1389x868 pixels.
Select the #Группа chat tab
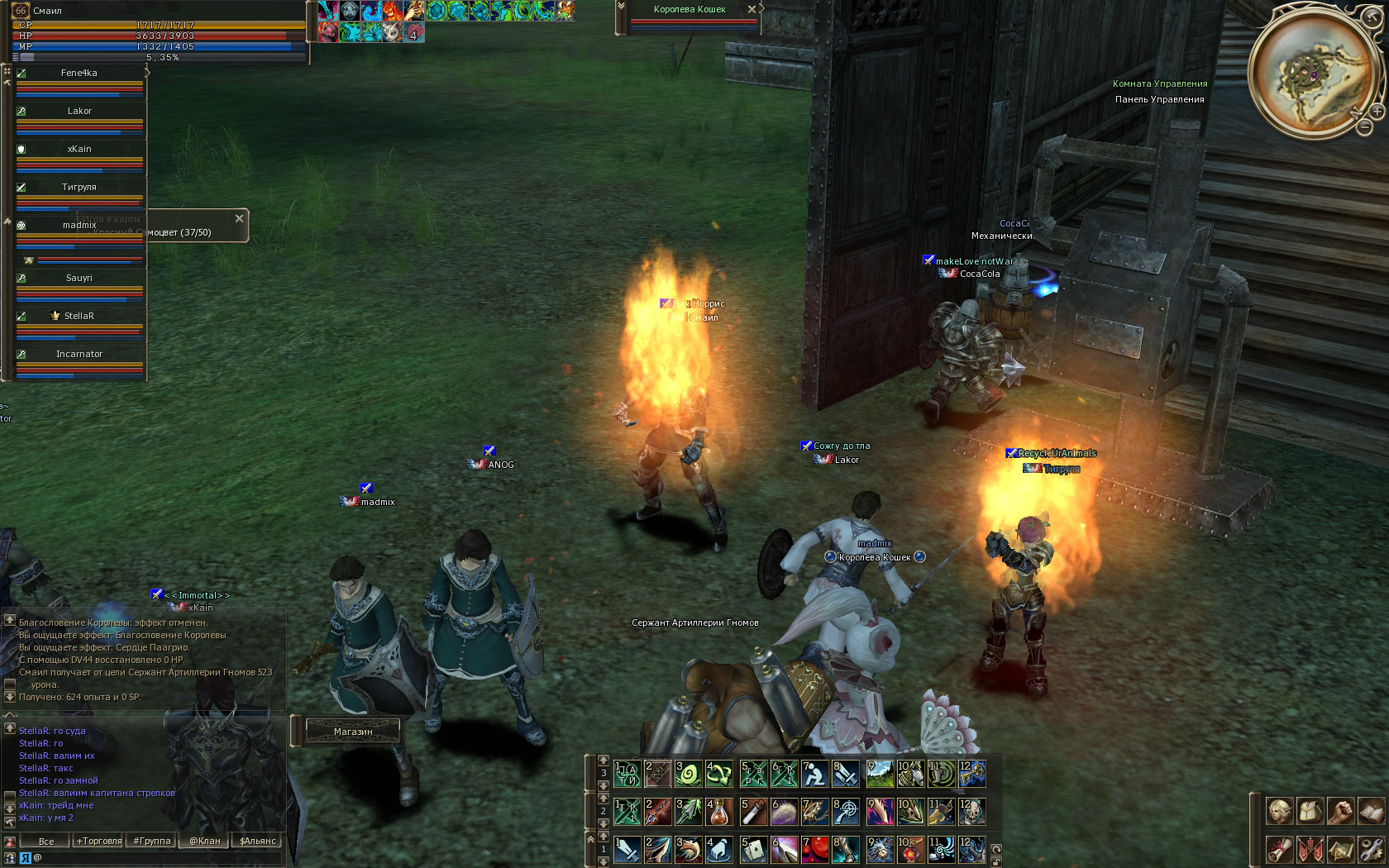click(152, 841)
